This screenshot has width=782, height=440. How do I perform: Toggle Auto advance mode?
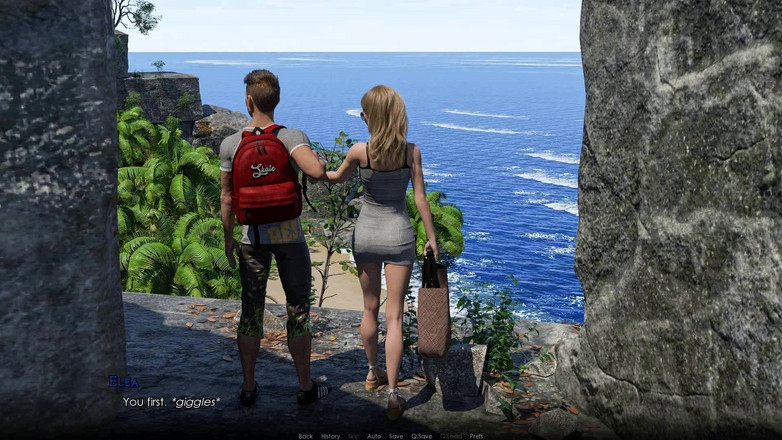[374, 436]
